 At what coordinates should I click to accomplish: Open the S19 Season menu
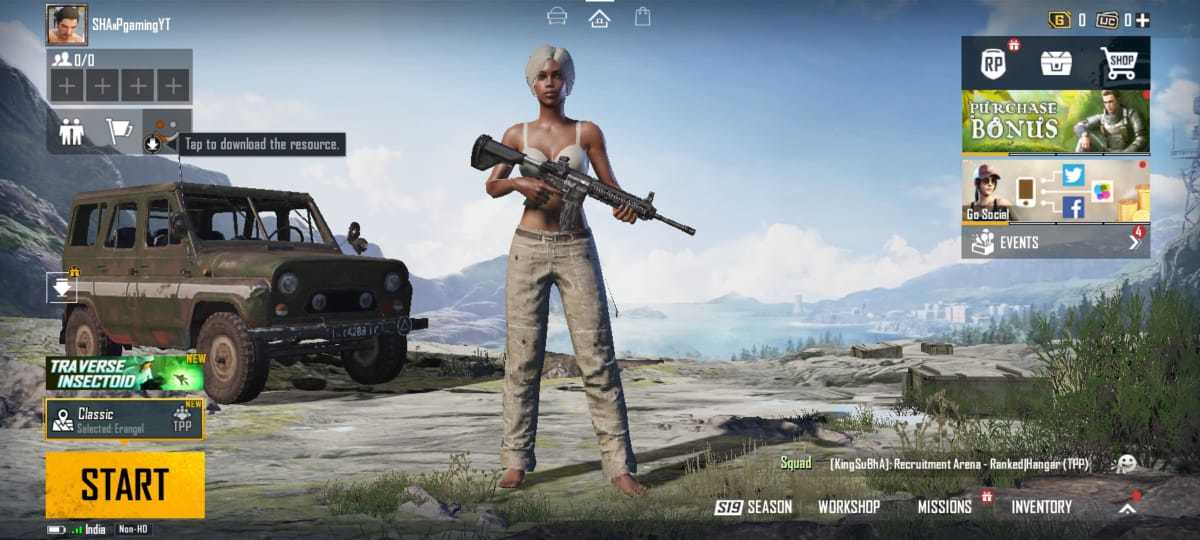point(753,507)
